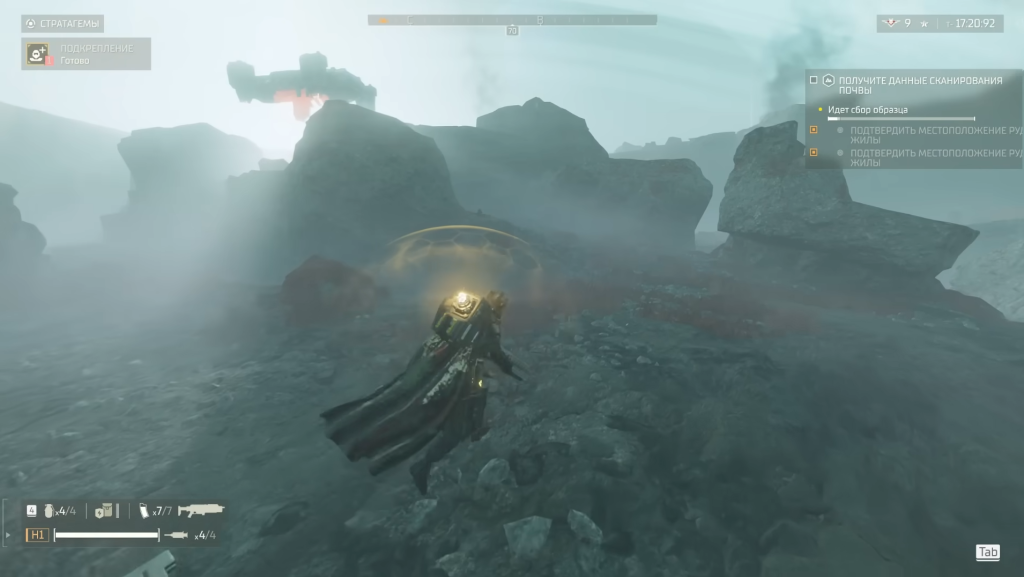Viewport: 1024px width, 577px height.
Task: Click the soil scan objective hexagon icon
Action: [x=828, y=79]
